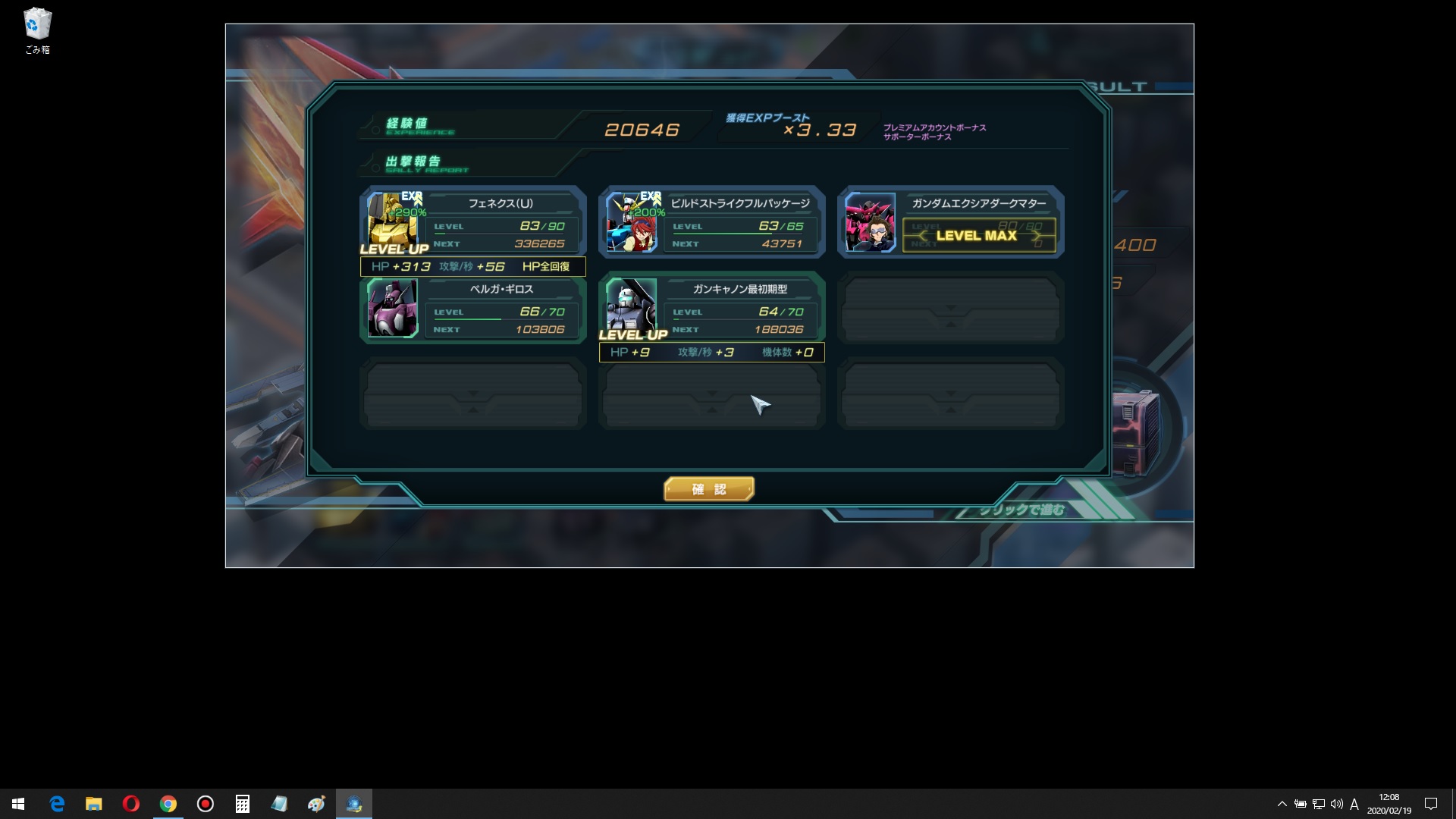Confirm the results with the 確認 button
Viewport: 1456px width, 819px height.
pos(708,489)
